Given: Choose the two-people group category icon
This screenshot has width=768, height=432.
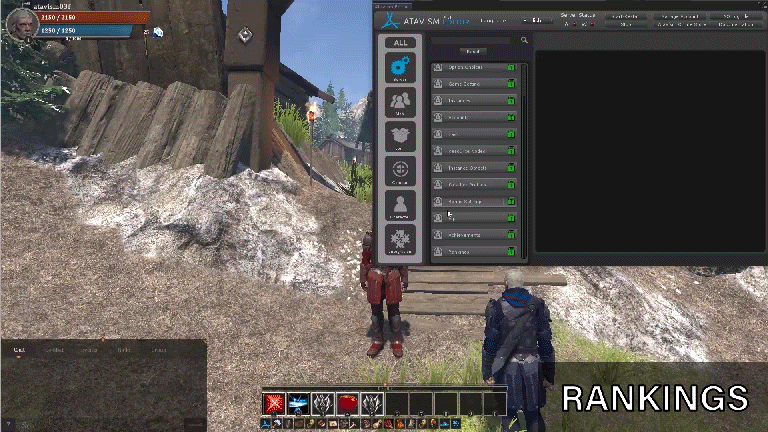Looking at the screenshot, I should [400, 103].
